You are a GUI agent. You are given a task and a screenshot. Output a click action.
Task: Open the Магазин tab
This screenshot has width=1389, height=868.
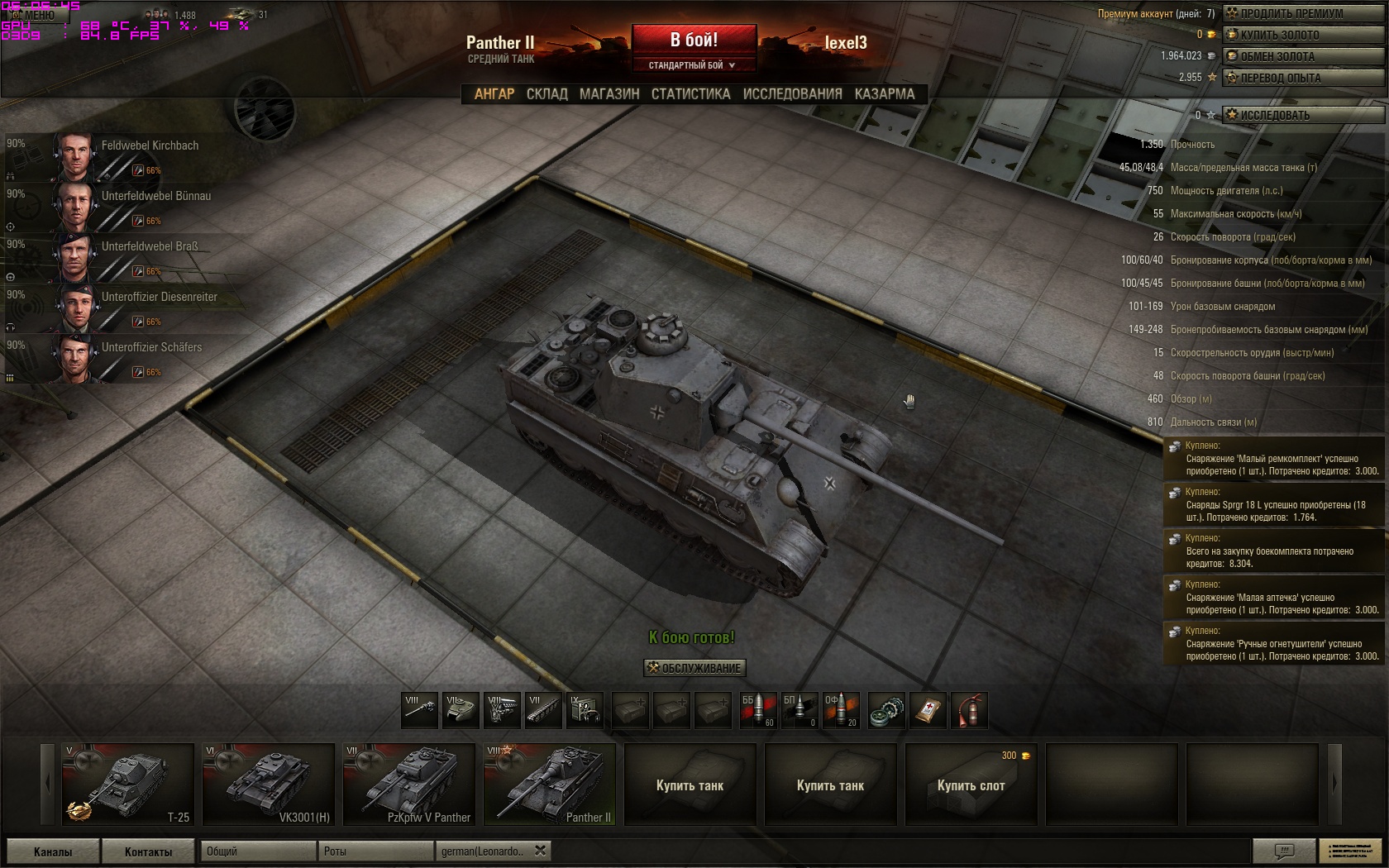609,94
